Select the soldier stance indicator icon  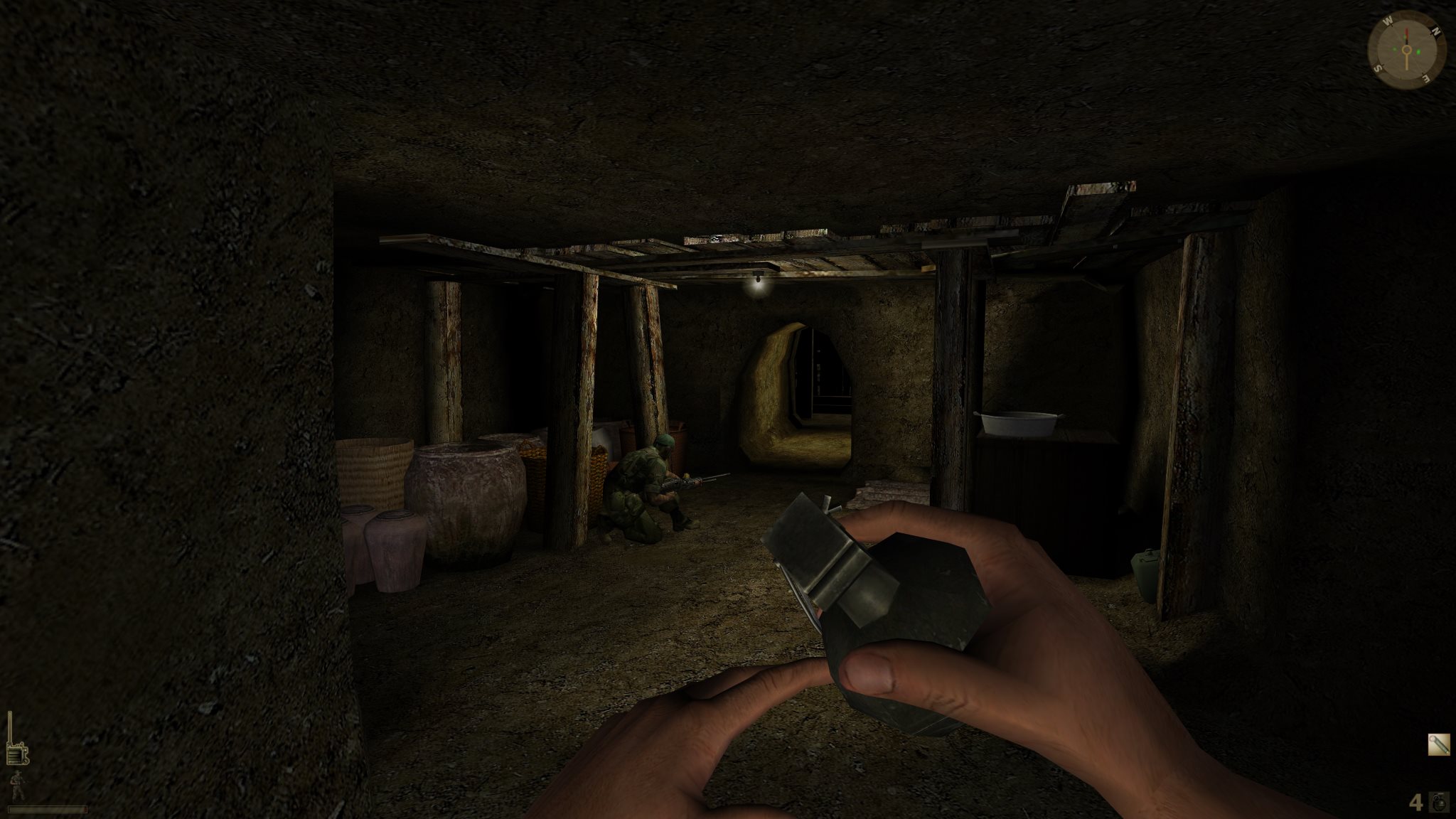(17, 785)
